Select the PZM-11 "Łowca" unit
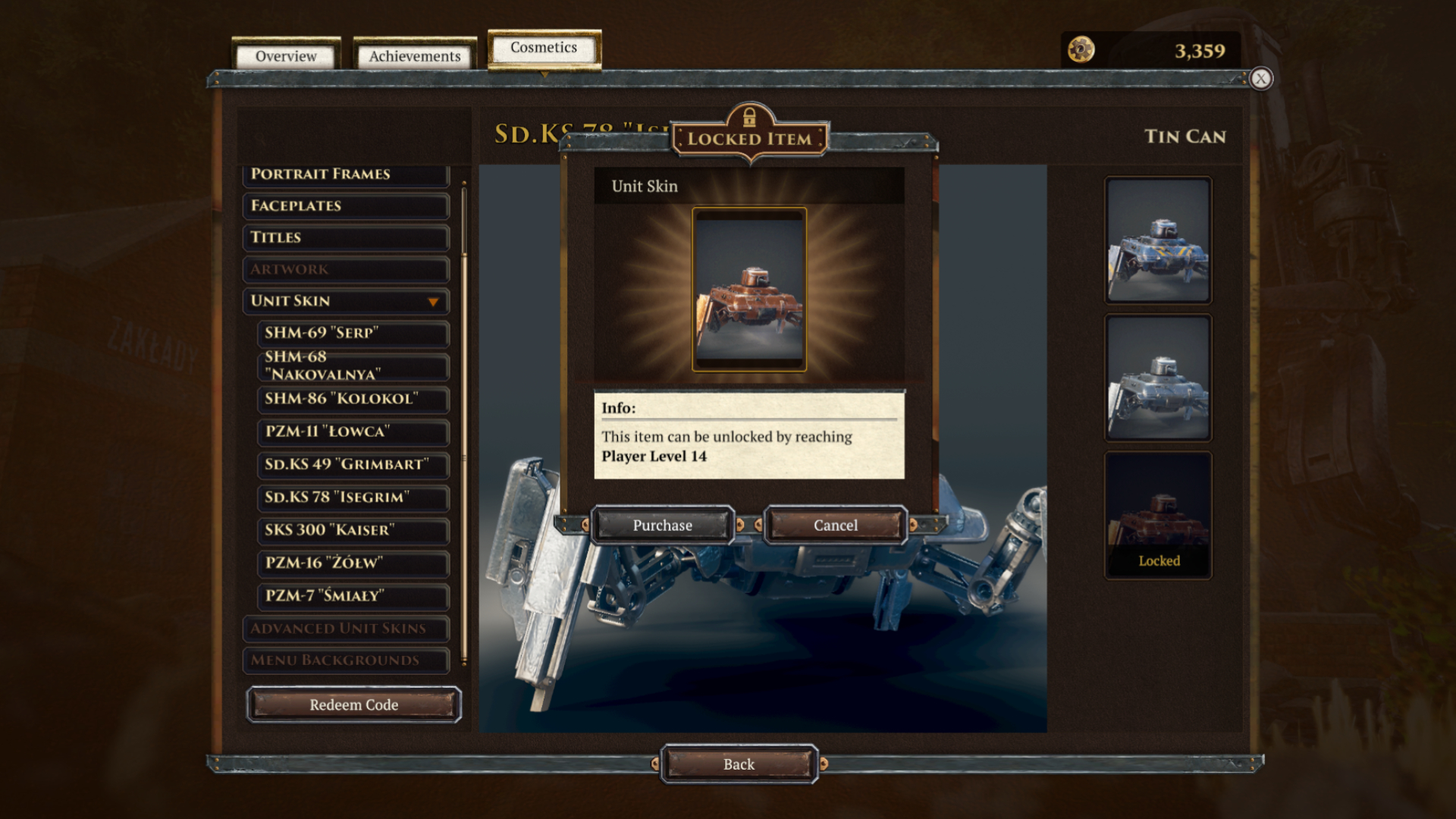The height and width of the screenshot is (819, 1456). click(353, 431)
